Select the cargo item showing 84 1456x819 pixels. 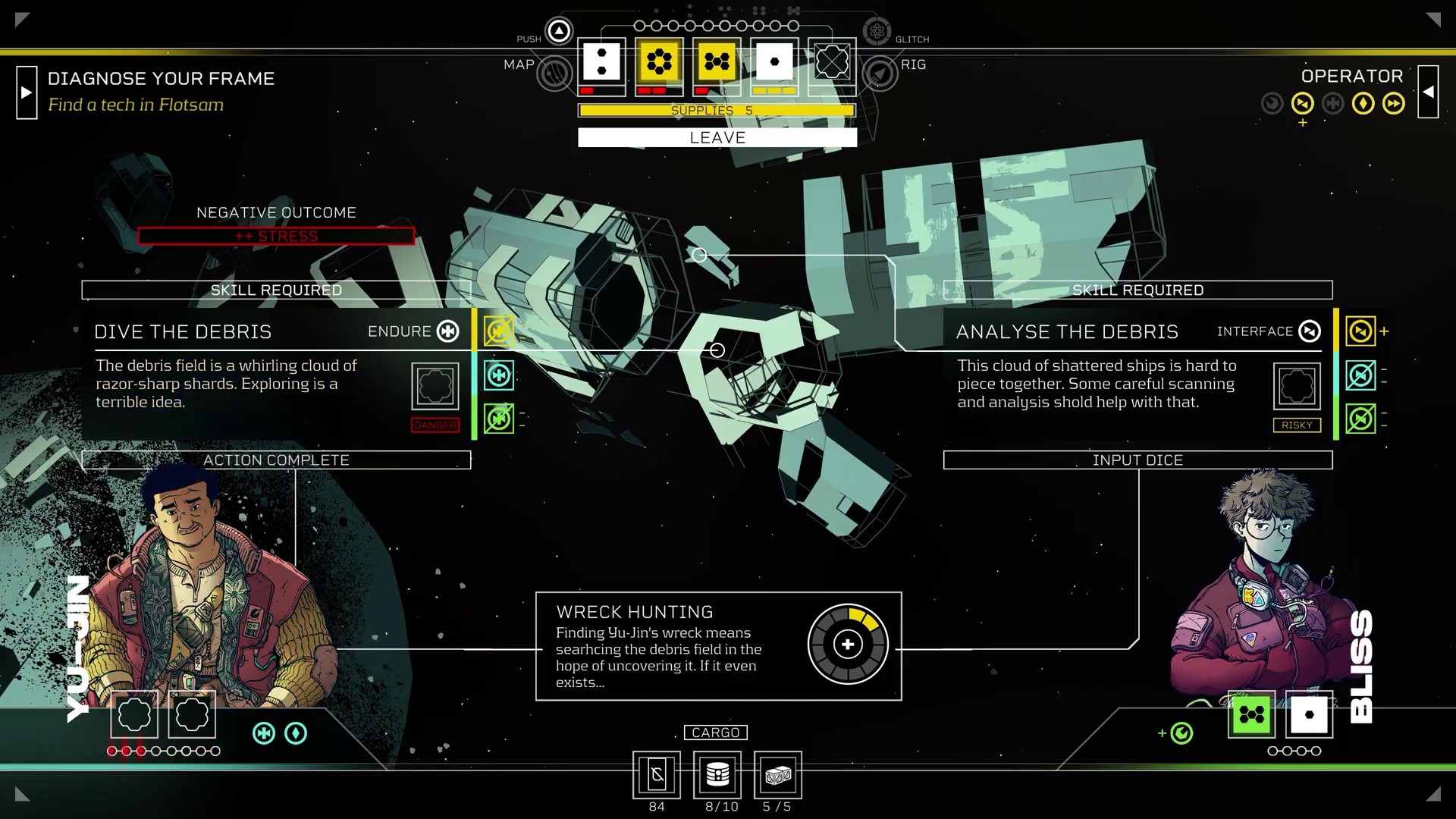tap(657, 774)
